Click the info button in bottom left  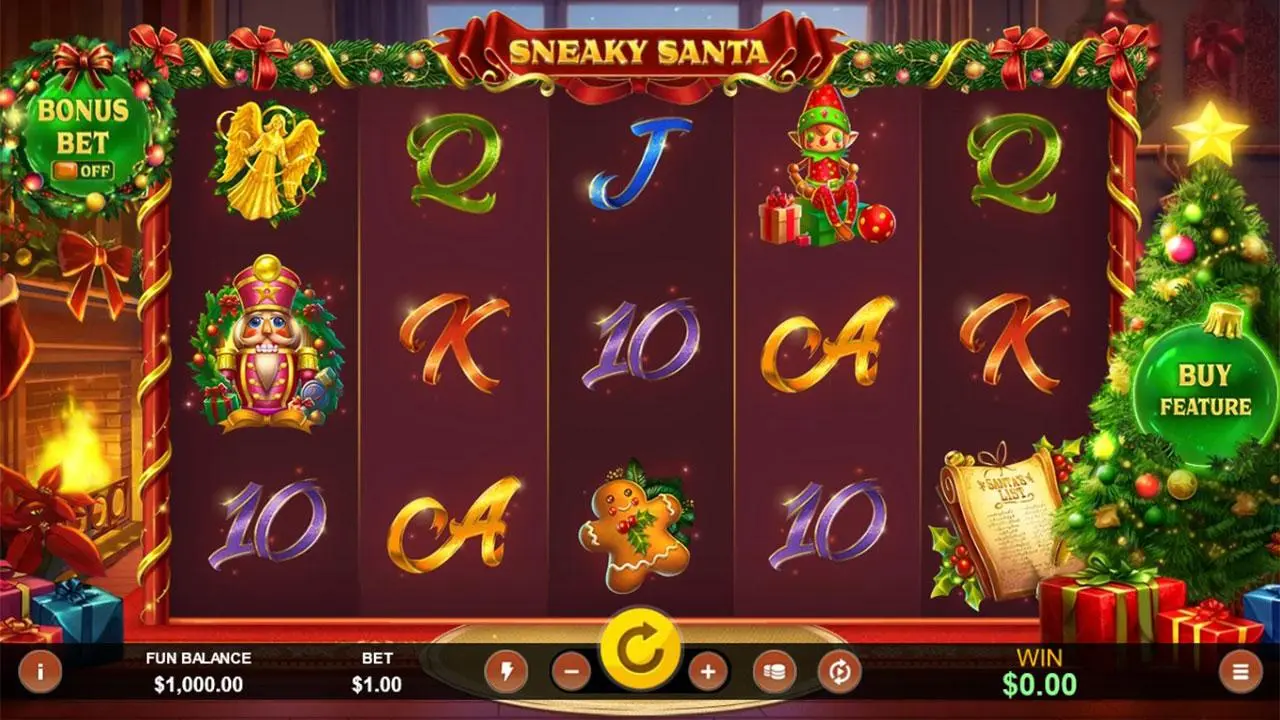(38, 672)
